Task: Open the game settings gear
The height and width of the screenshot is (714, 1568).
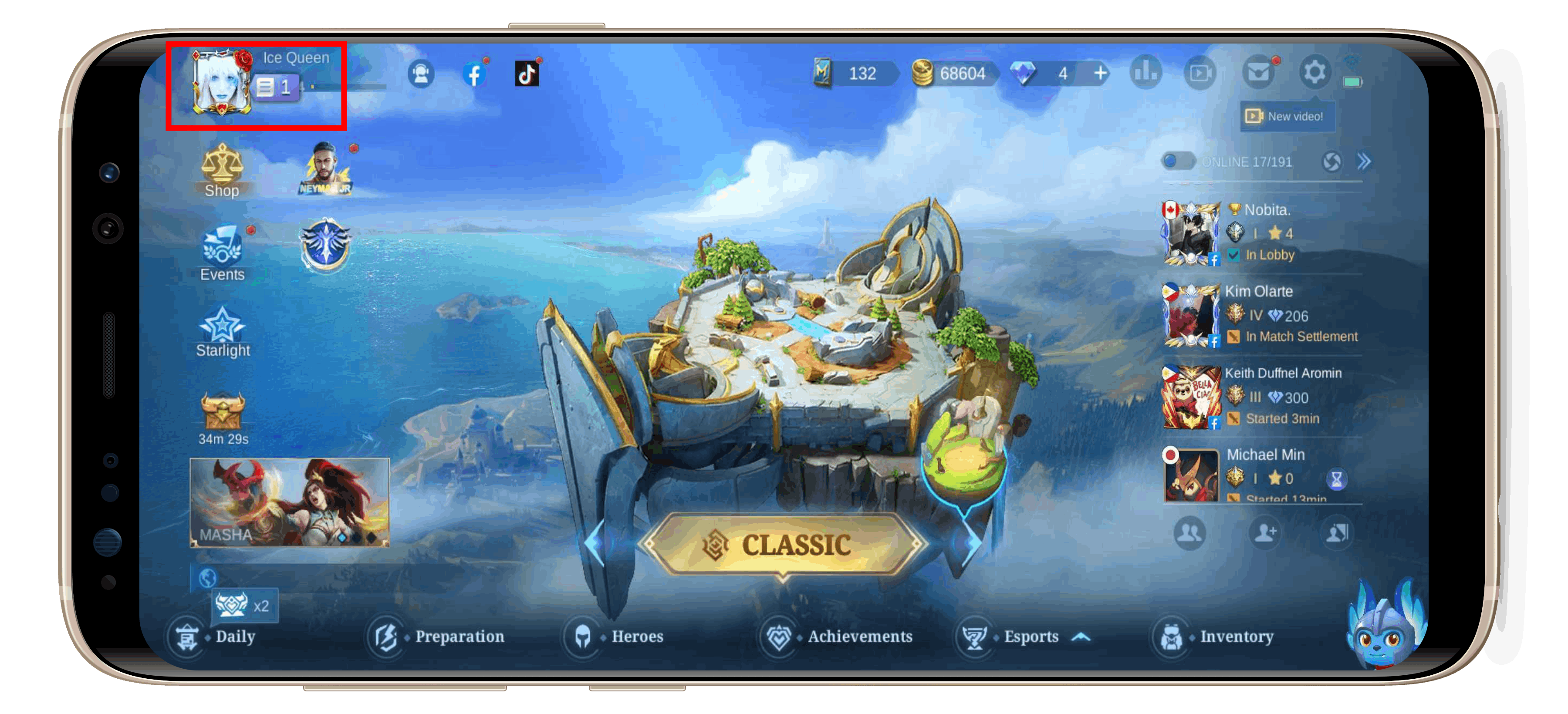Action: (x=1316, y=72)
